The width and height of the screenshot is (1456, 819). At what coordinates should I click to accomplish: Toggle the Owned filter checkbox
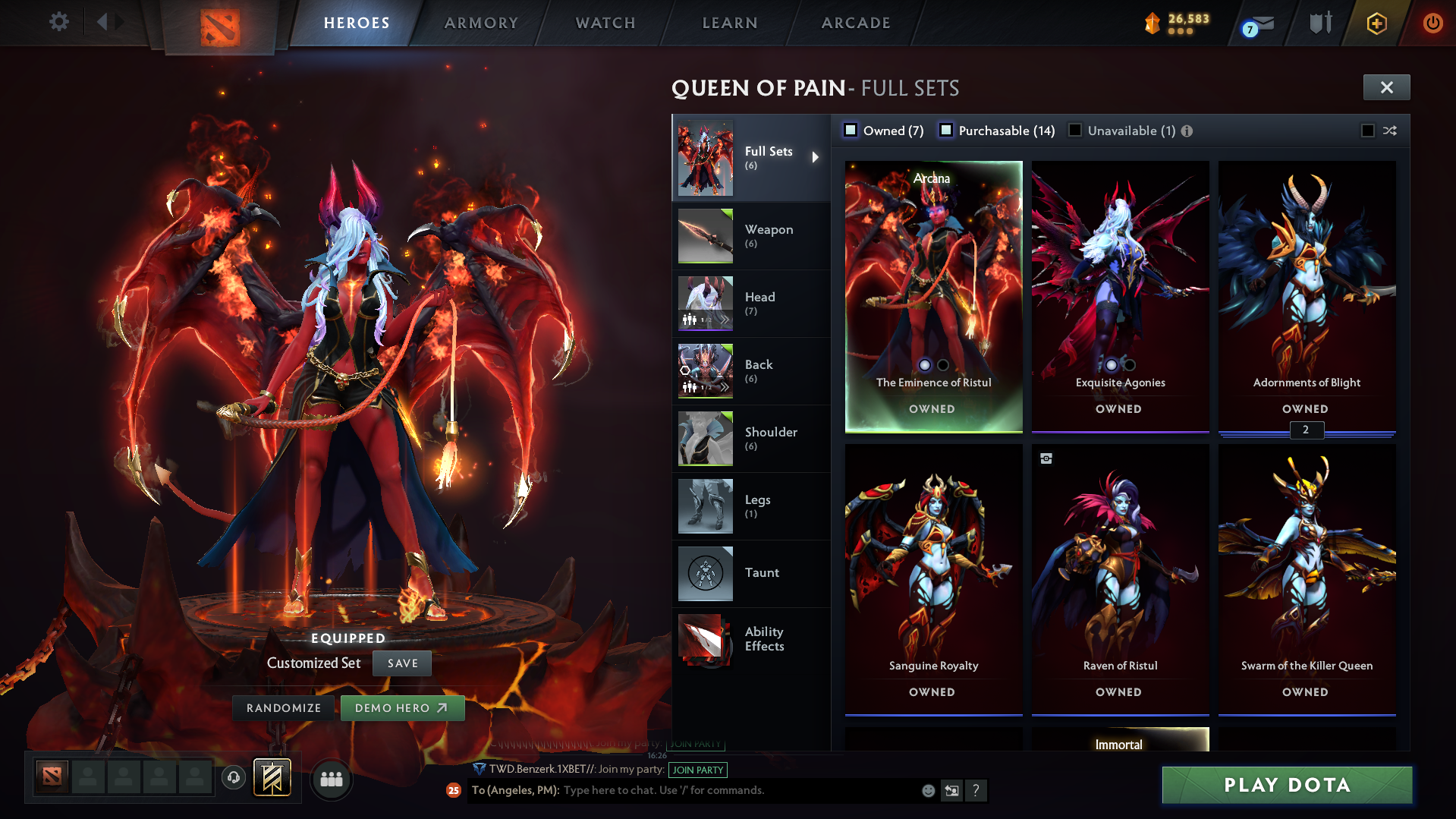point(851,131)
